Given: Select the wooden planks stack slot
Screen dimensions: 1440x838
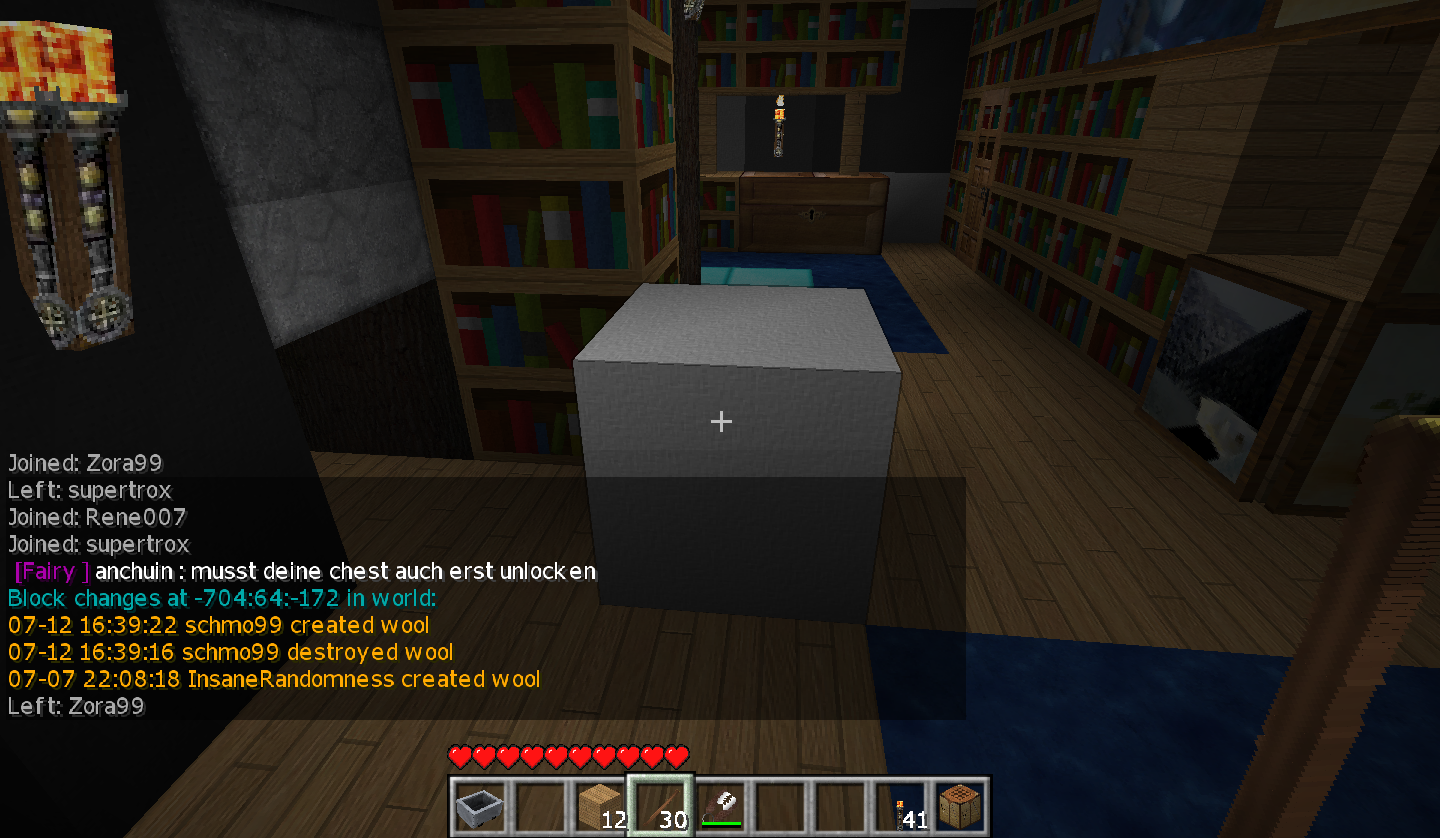Looking at the screenshot, I should [600, 806].
